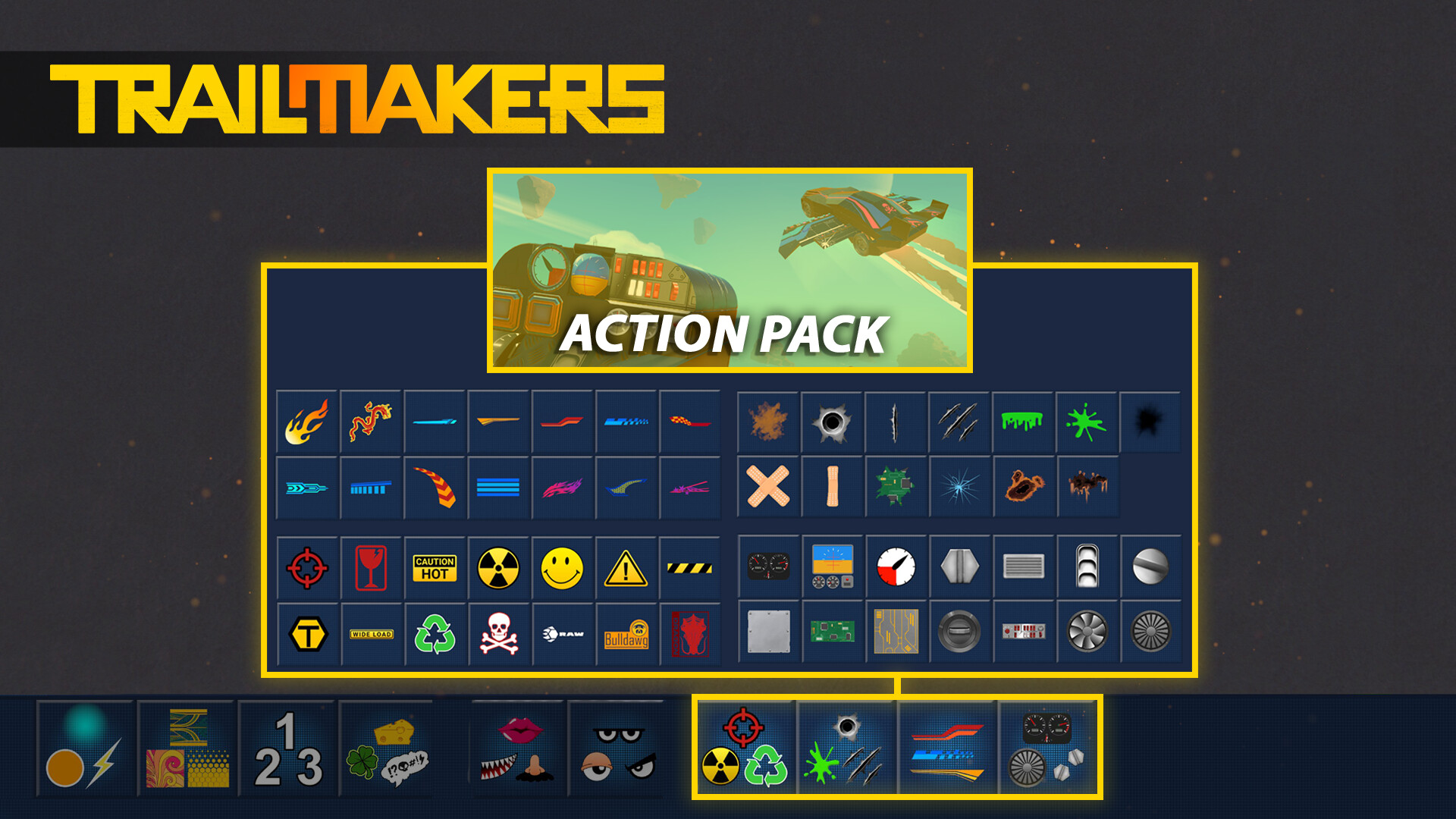Pick the green slime drip decal

point(1023,422)
